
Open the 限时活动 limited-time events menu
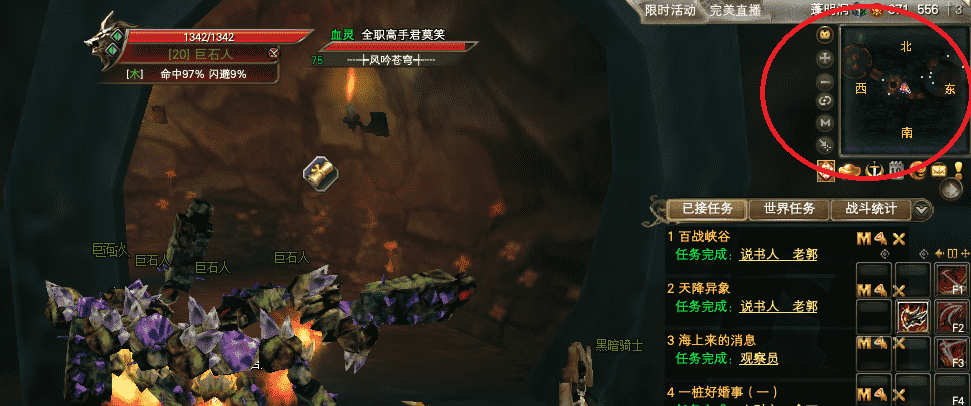pos(670,10)
